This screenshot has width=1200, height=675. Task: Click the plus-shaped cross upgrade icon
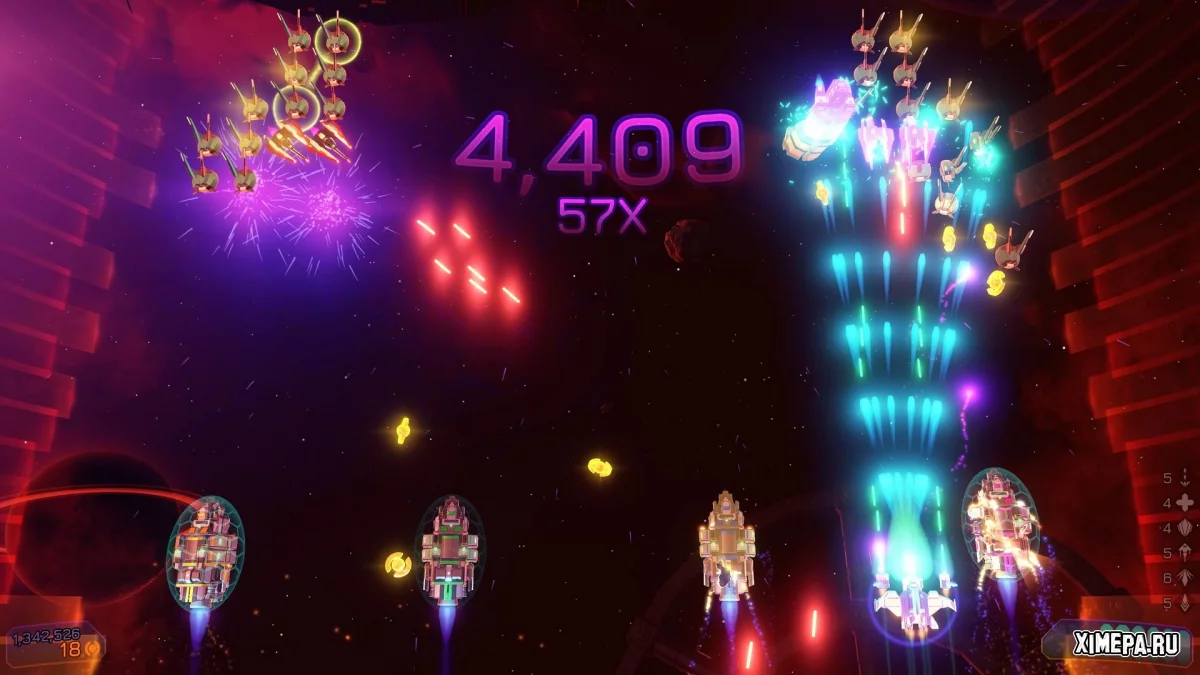(x=1186, y=503)
